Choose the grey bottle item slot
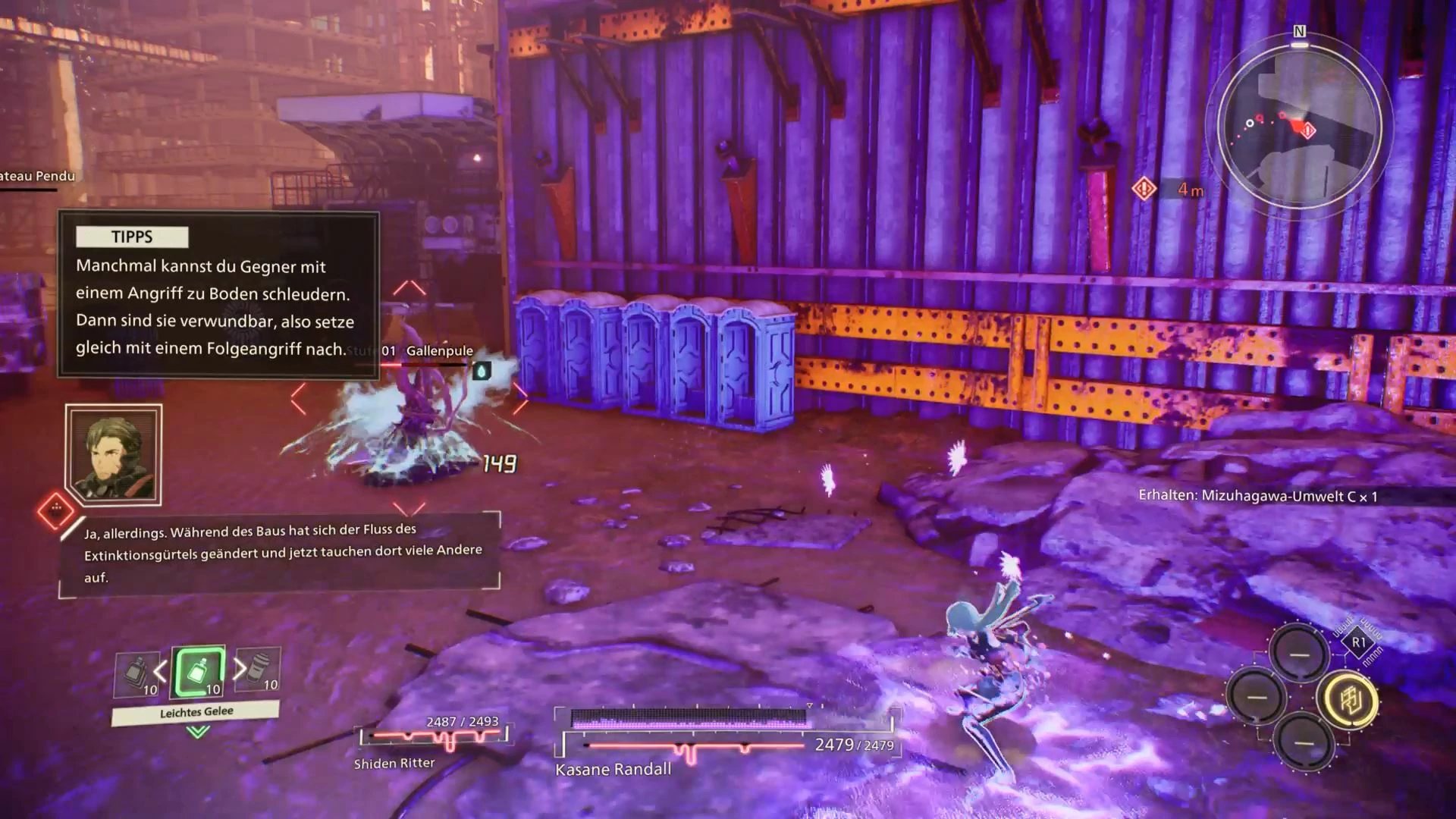 point(135,674)
